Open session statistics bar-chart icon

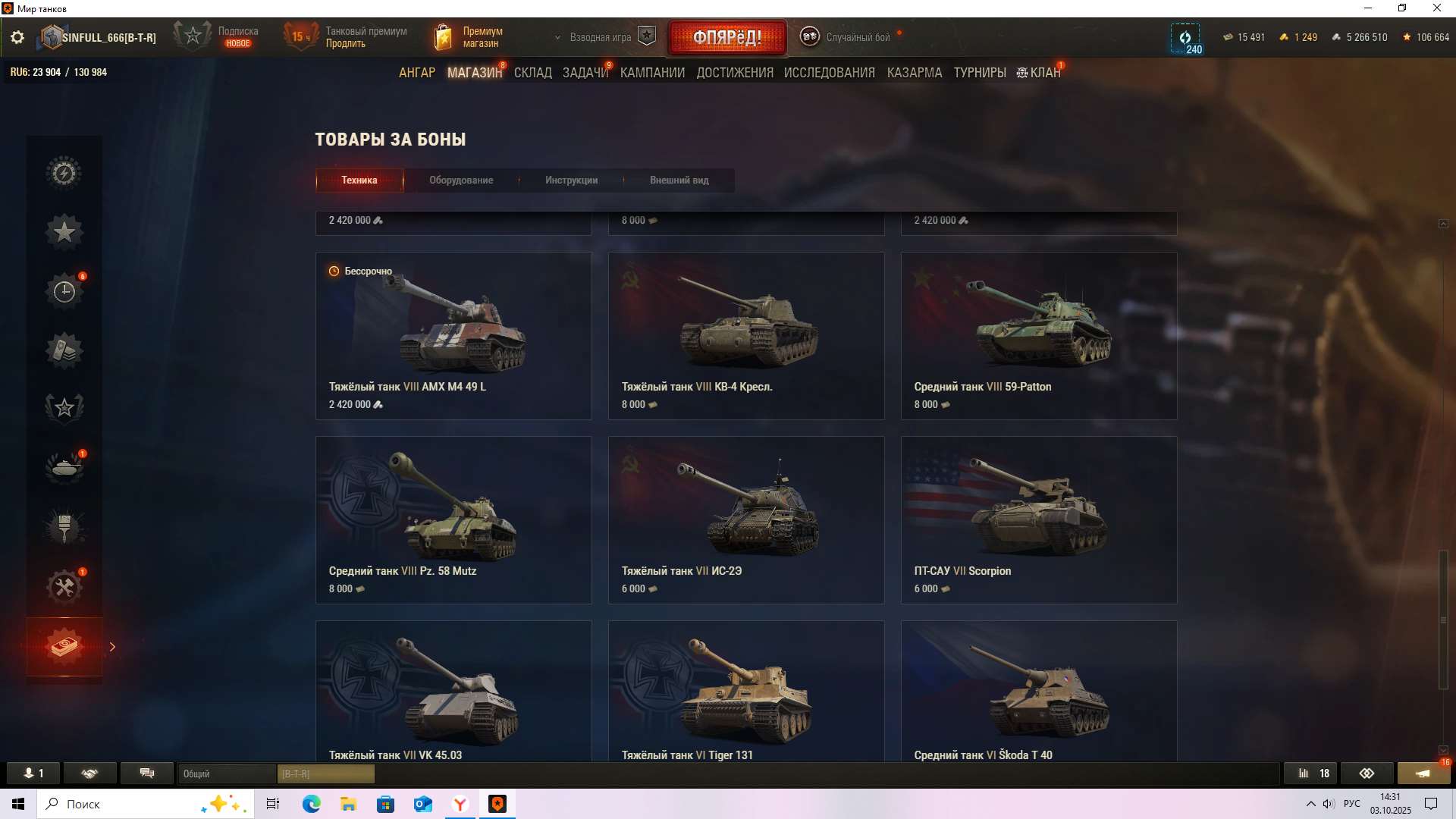click(1310, 773)
